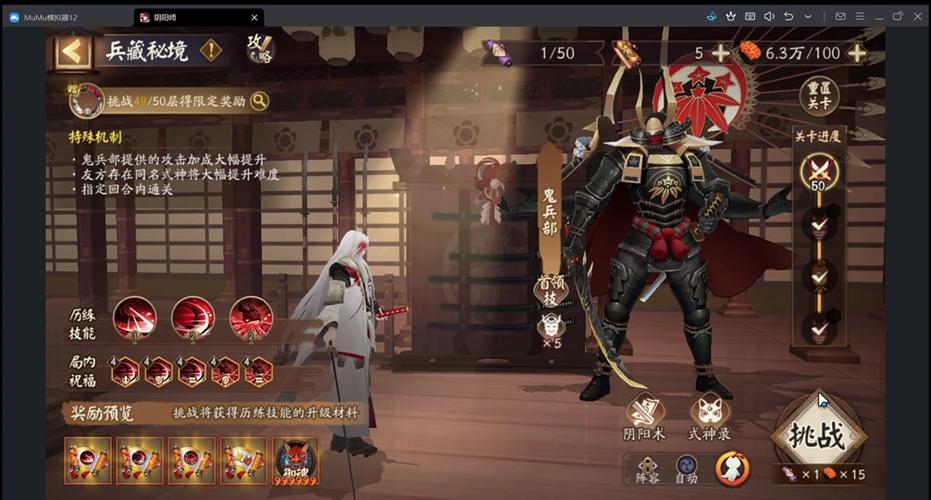Click the orange paper doll icon
This screenshot has height=500, width=931.
point(732,467)
